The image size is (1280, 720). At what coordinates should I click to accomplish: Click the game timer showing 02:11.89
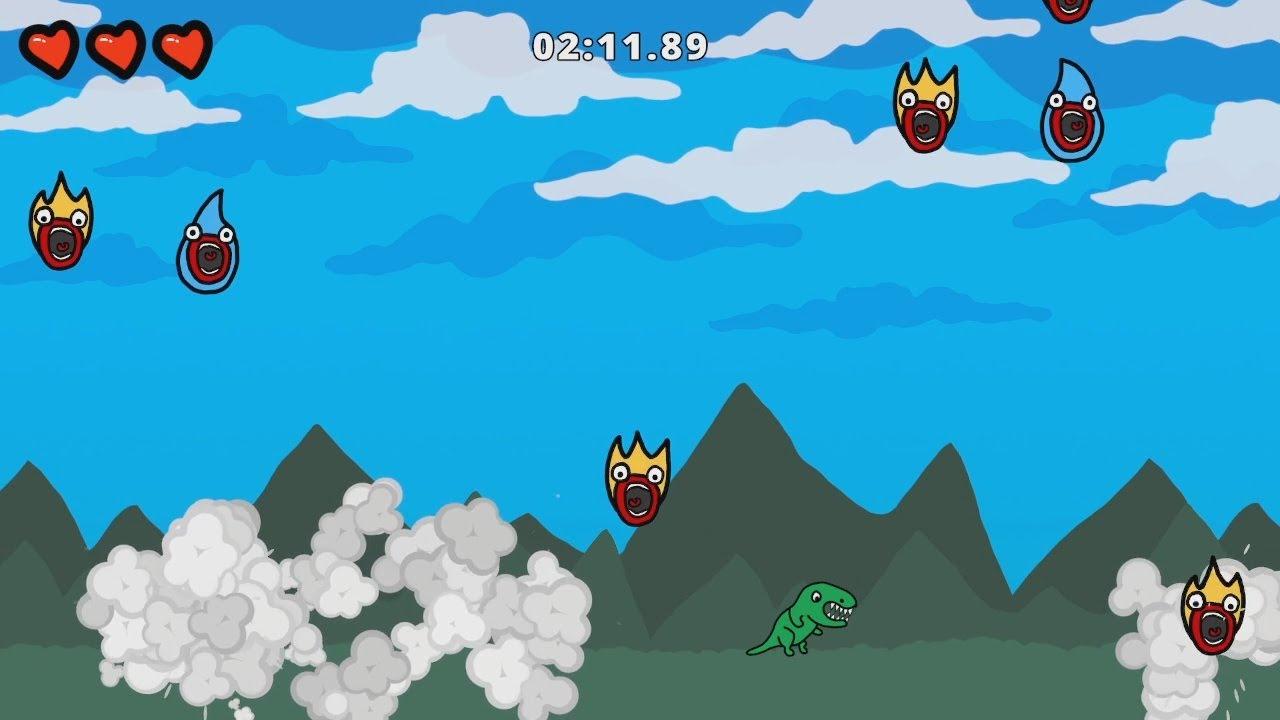click(x=620, y=44)
